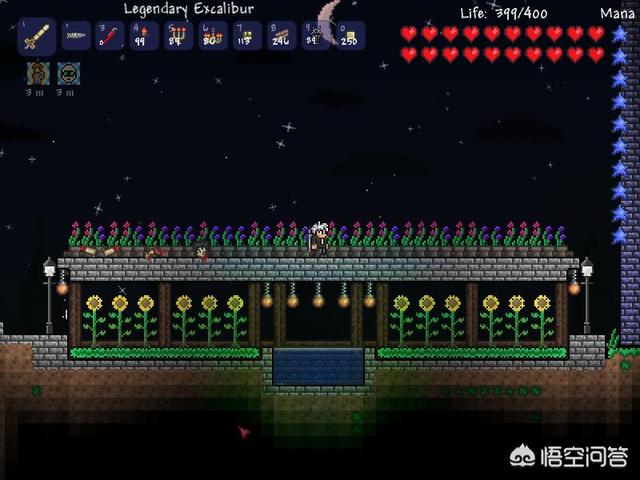640x480 pixels.
Task: Click the brown figure buff icon
Action: (x=37, y=73)
